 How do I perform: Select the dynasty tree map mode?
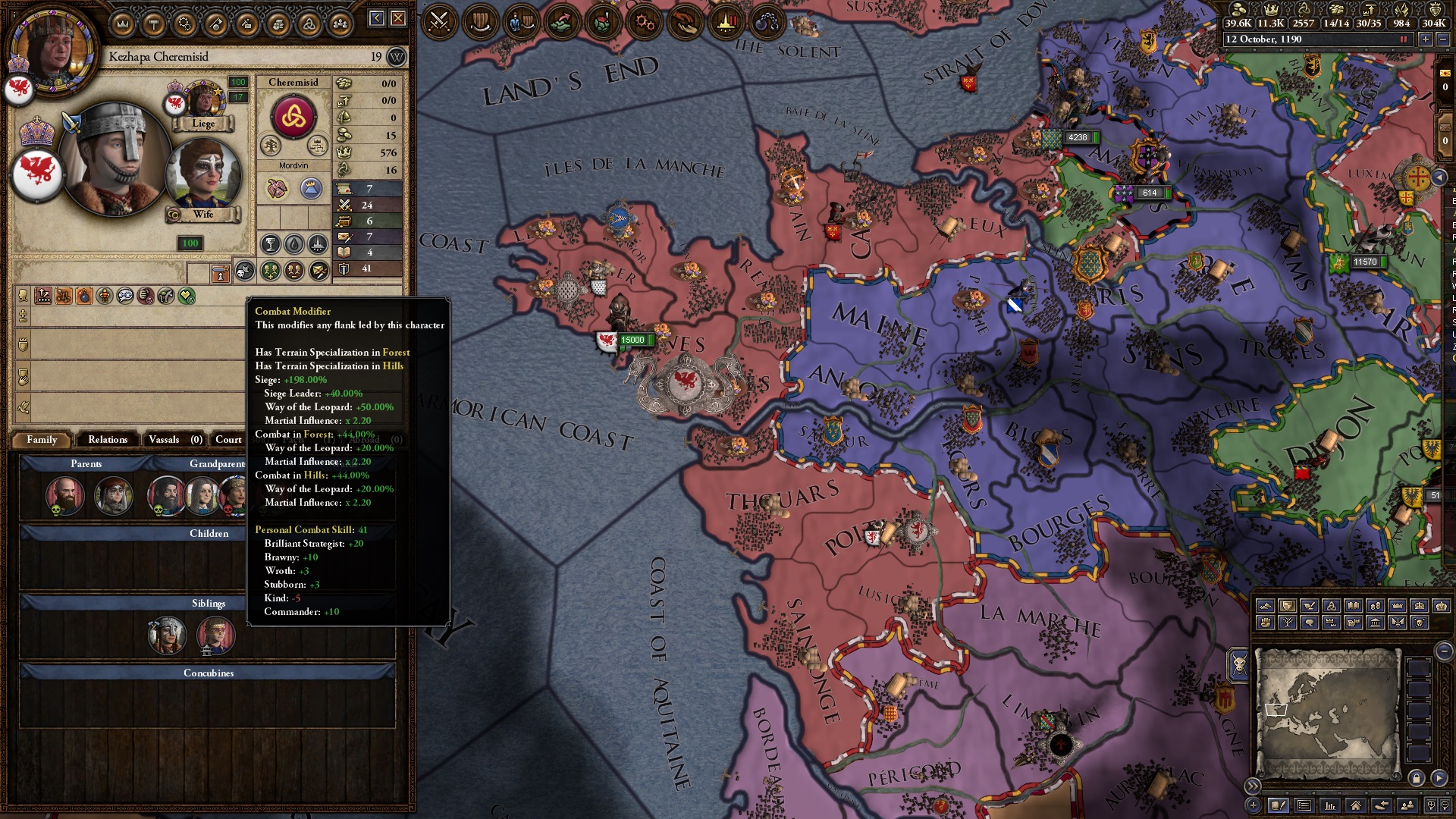click(1287, 623)
